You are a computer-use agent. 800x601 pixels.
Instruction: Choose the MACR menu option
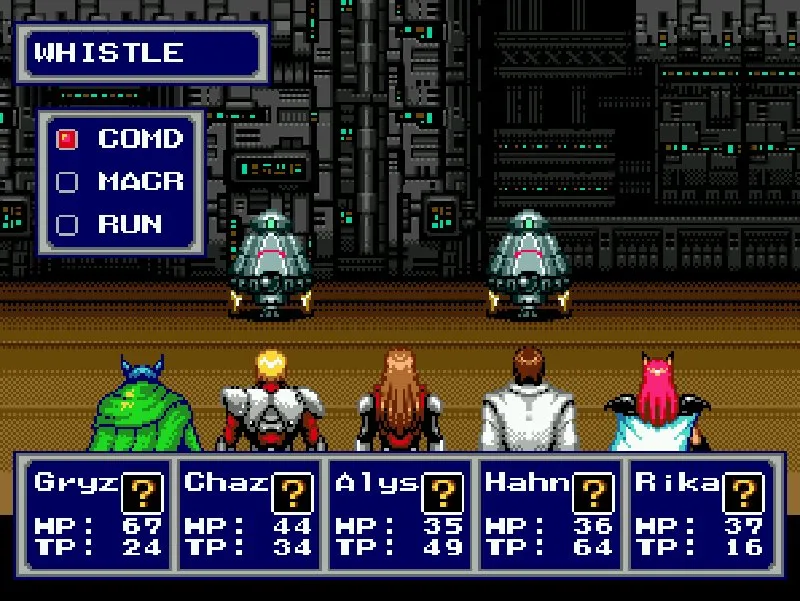tap(140, 182)
